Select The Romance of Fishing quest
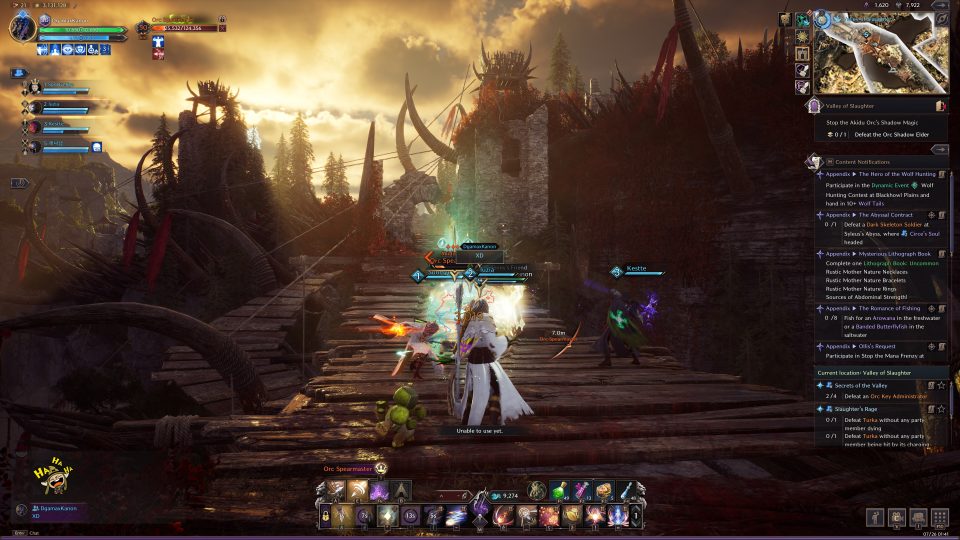 [880, 308]
